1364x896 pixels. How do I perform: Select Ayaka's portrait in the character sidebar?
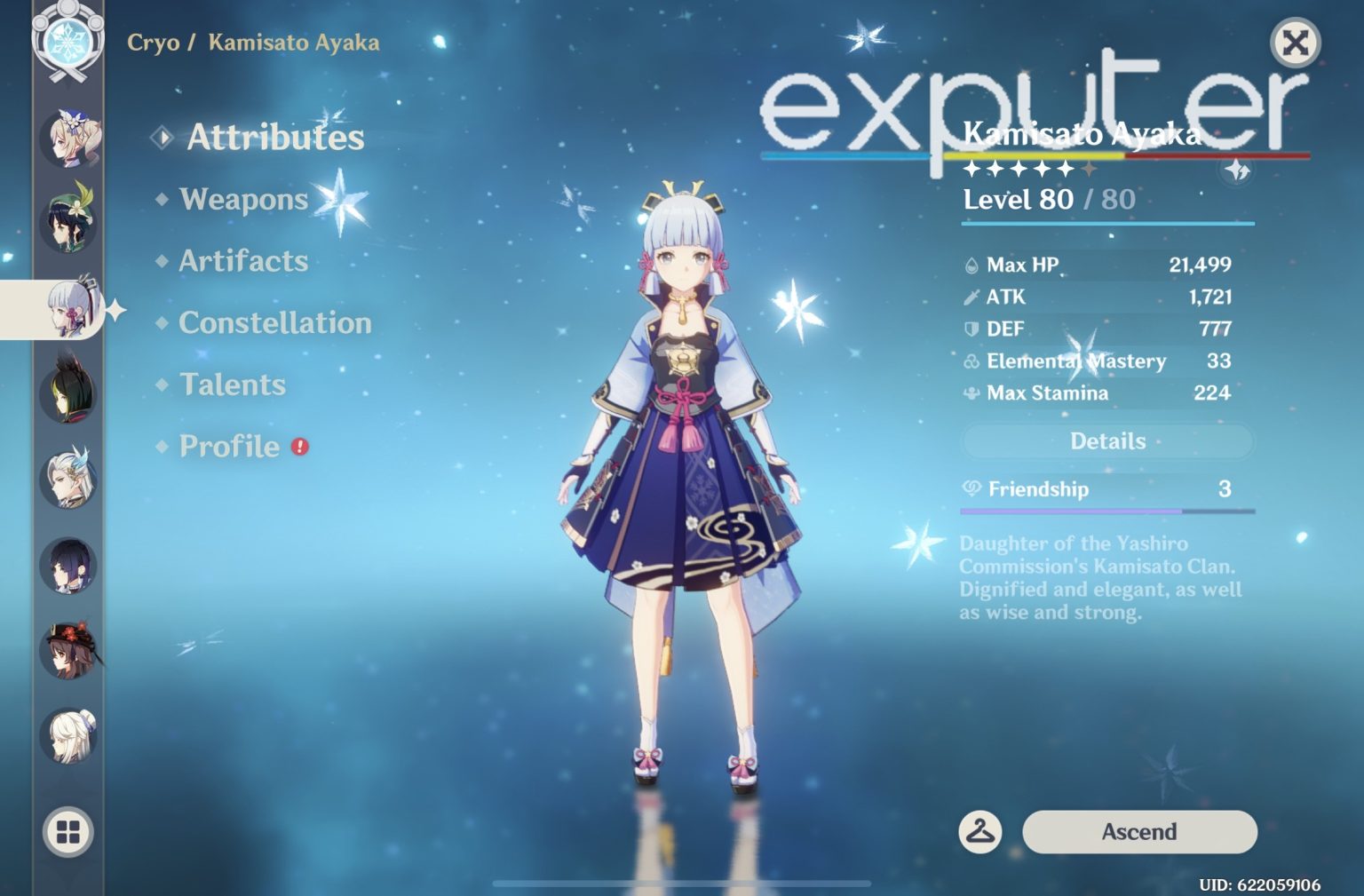coord(71,308)
